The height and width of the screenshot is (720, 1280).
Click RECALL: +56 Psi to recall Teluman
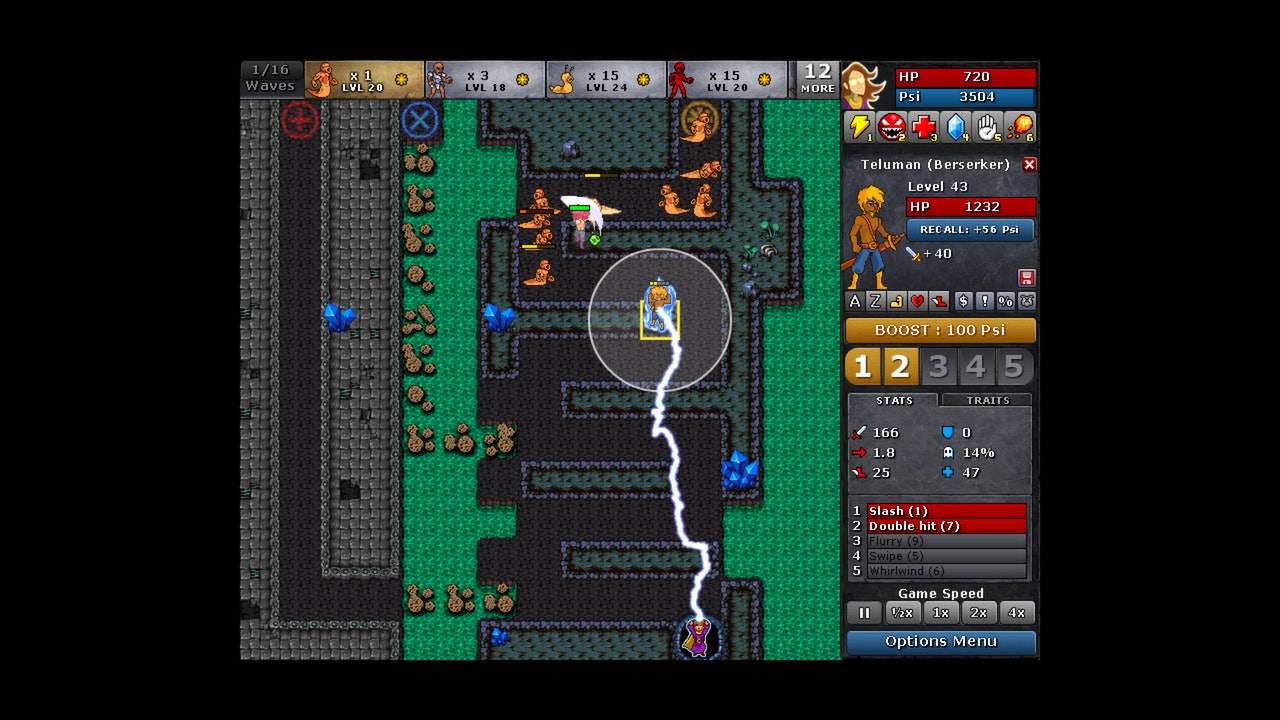coord(970,230)
